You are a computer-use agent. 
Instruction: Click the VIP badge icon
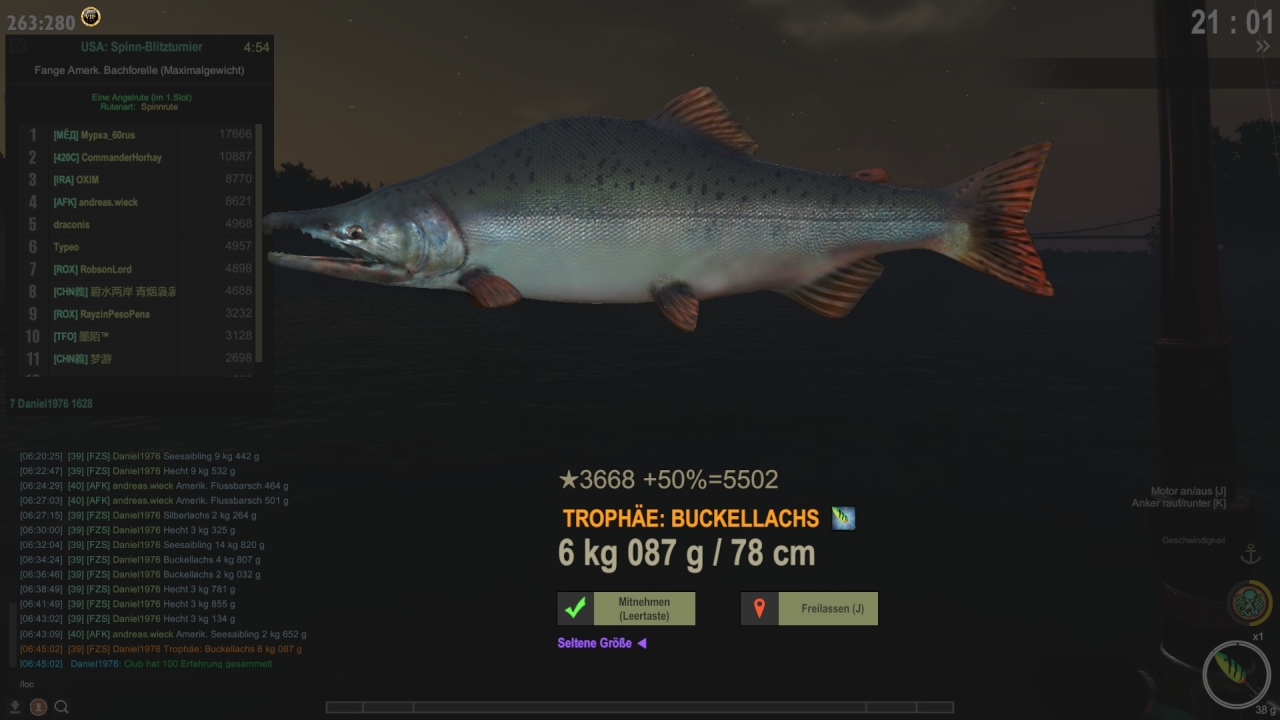click(x=91, y=16)
